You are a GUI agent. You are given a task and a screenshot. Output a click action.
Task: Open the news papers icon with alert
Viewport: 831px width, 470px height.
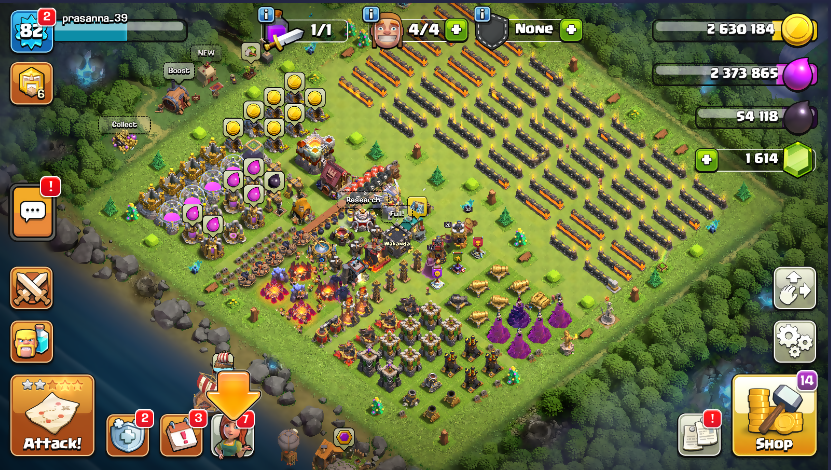(x=698, y=434)
